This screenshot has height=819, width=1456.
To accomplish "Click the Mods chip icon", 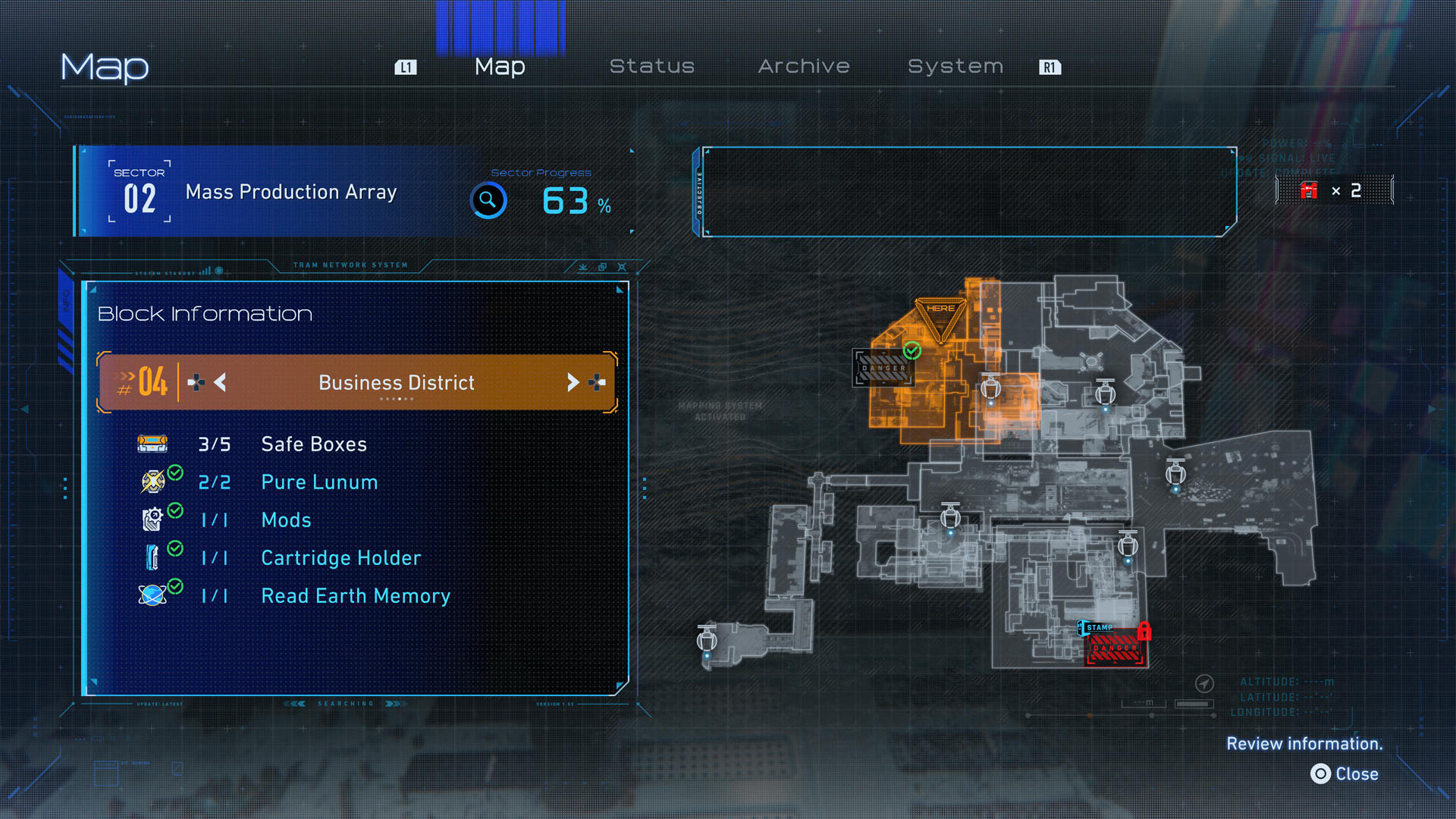I will tap(154, 519).
